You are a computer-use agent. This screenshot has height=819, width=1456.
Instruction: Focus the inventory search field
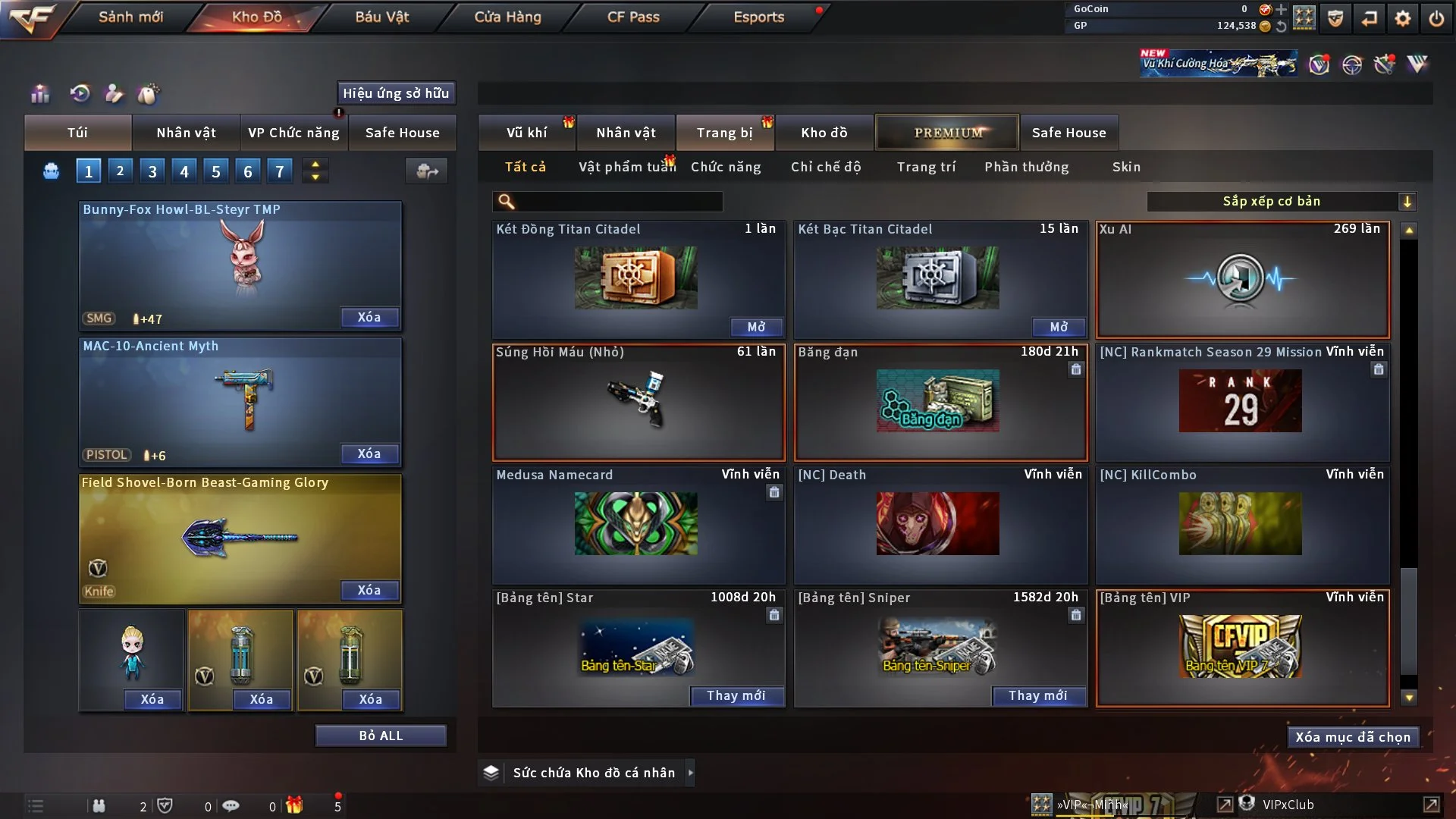coord(618,201)
